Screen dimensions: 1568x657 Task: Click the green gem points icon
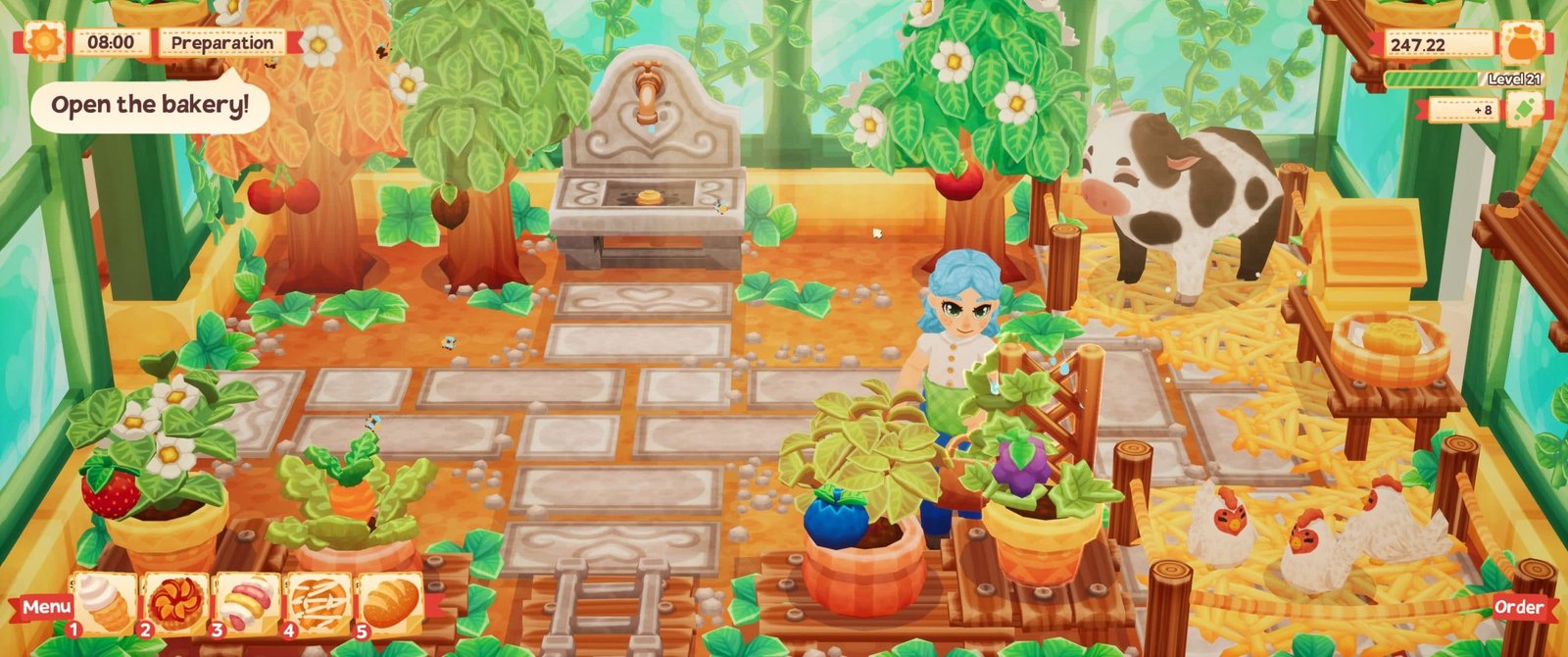[x=1524, y=109]
